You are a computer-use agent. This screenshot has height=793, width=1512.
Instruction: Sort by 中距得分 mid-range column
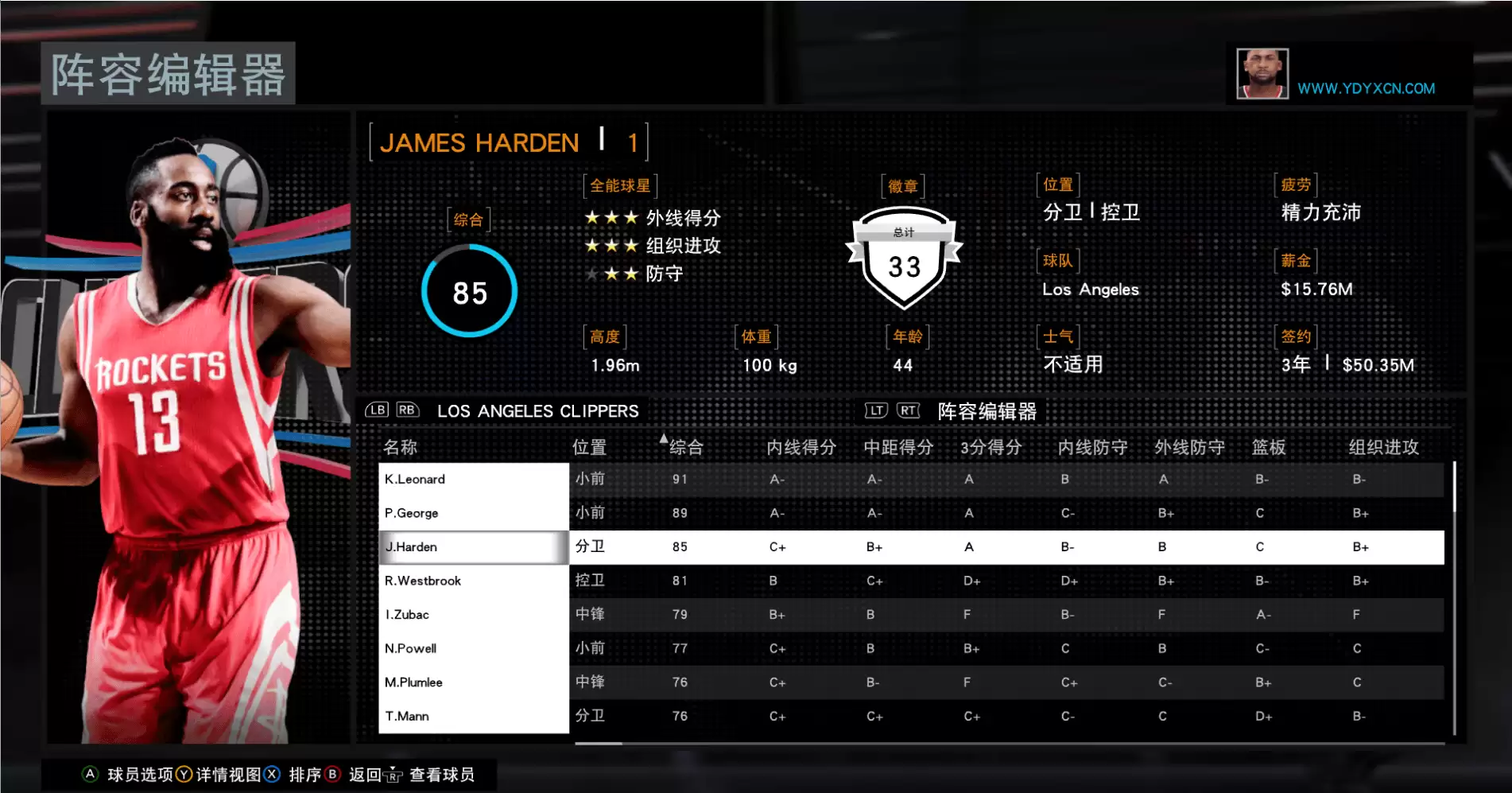pyautogui.click(x=898, y=447)
